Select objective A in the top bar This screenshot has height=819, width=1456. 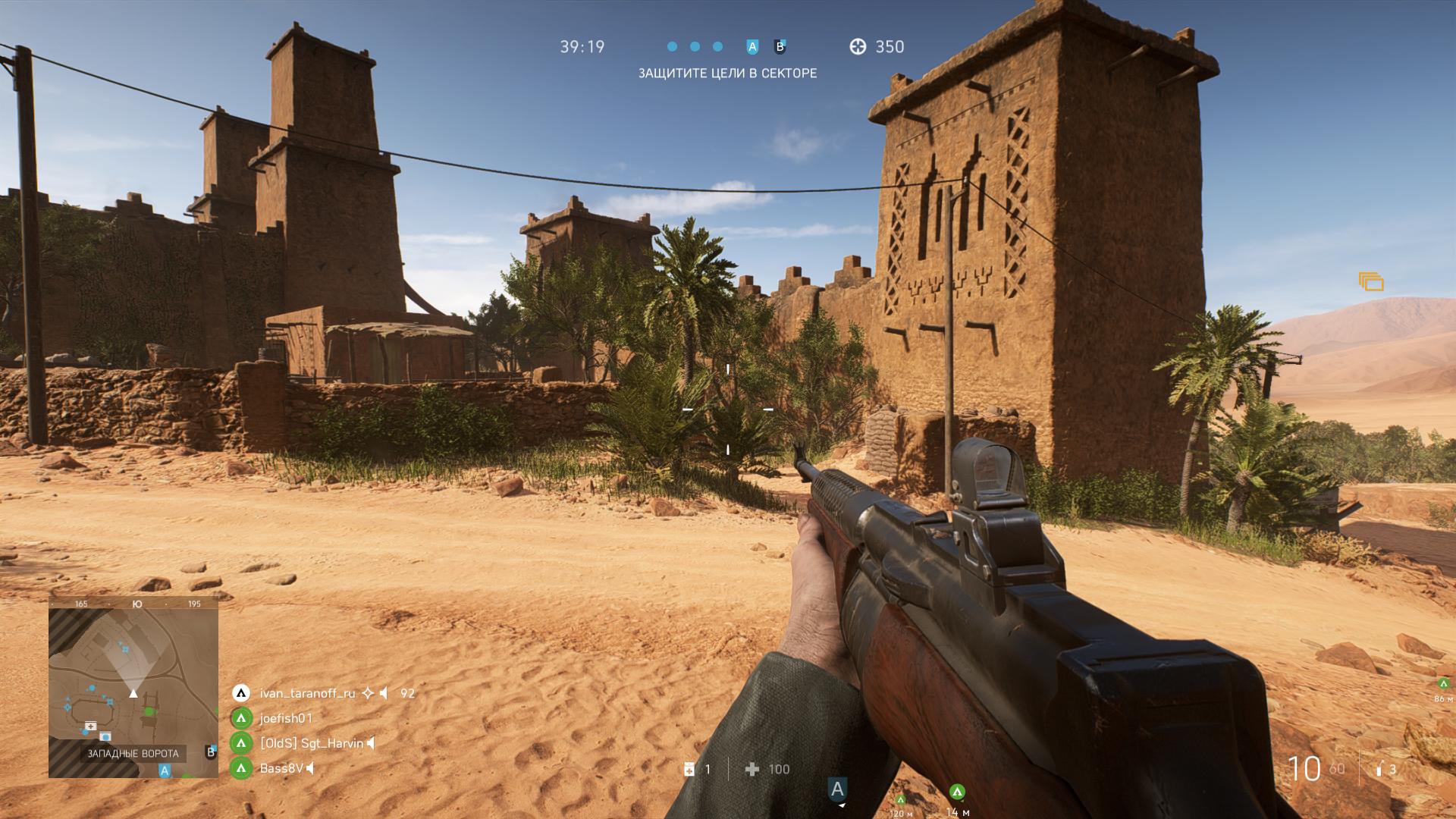click(752, 47)
